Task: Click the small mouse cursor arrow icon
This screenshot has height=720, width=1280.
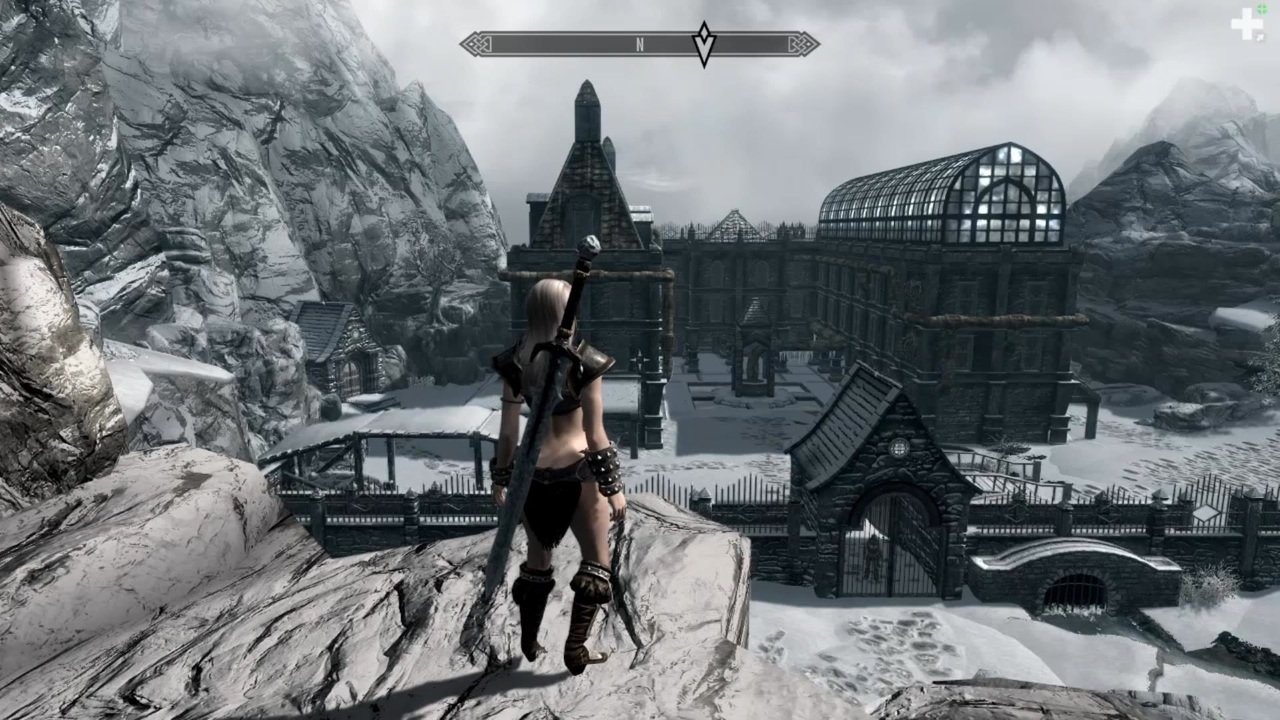Action: 1260,37
